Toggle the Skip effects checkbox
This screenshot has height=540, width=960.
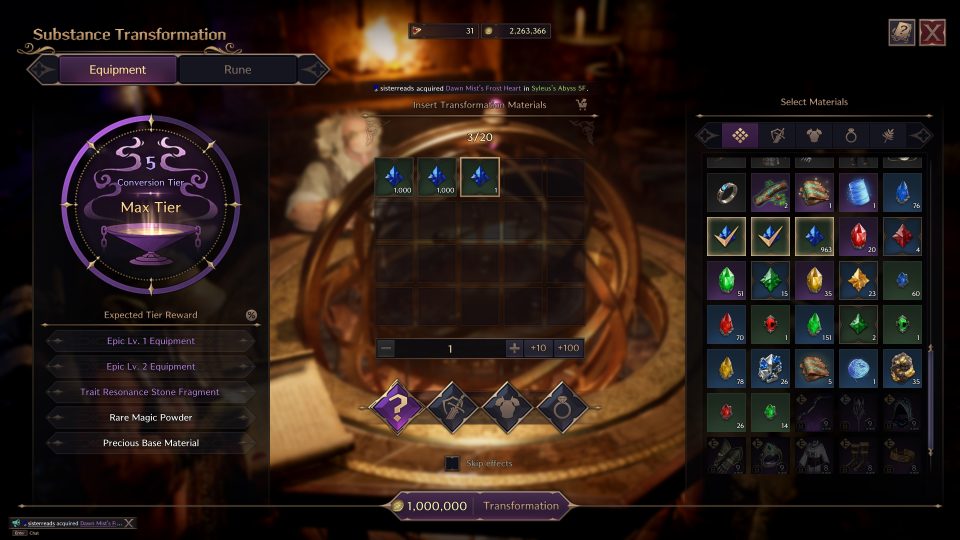click(x=453, y=463)
